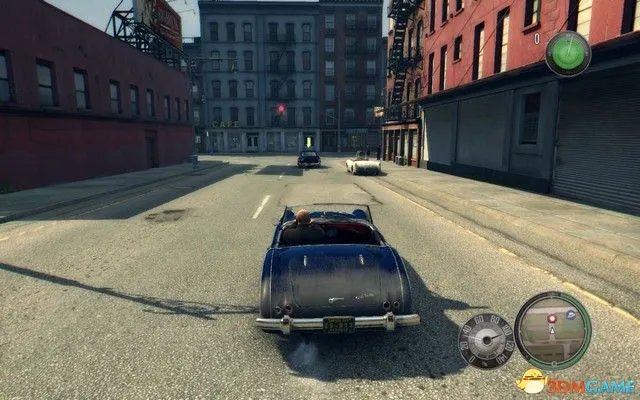Click the circular minimap
This screenshot has height=400, width=640.
[x=552, y=330]
